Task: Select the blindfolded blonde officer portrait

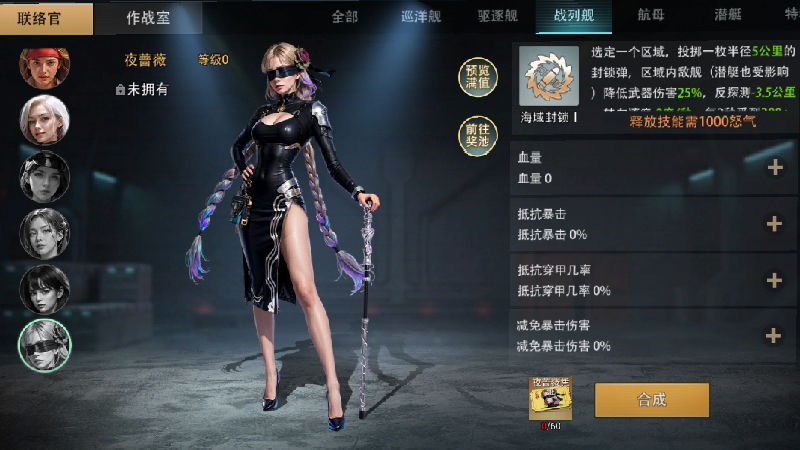Action: [x=45, y=344]
